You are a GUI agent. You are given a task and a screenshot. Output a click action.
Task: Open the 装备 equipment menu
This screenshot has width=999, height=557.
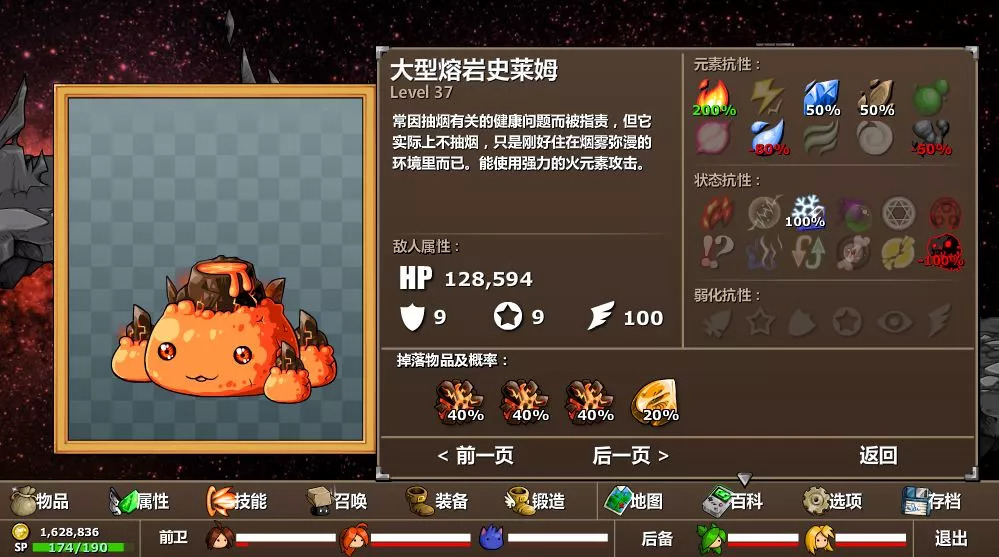pos(438,501)
